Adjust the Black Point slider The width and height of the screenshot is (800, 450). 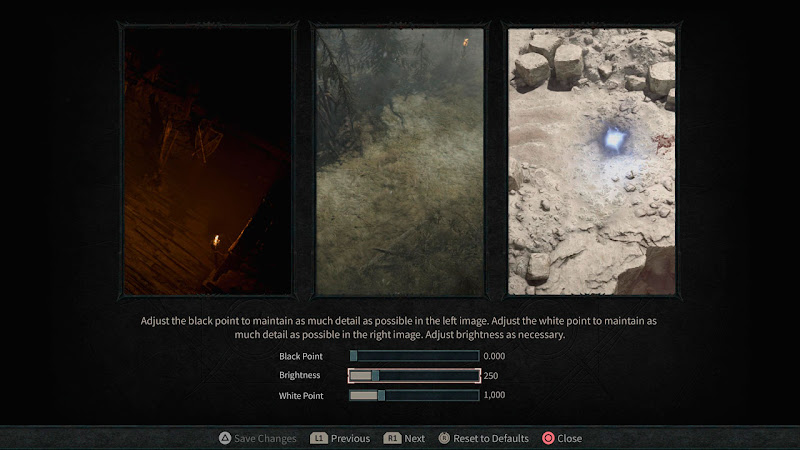(414, 356)
